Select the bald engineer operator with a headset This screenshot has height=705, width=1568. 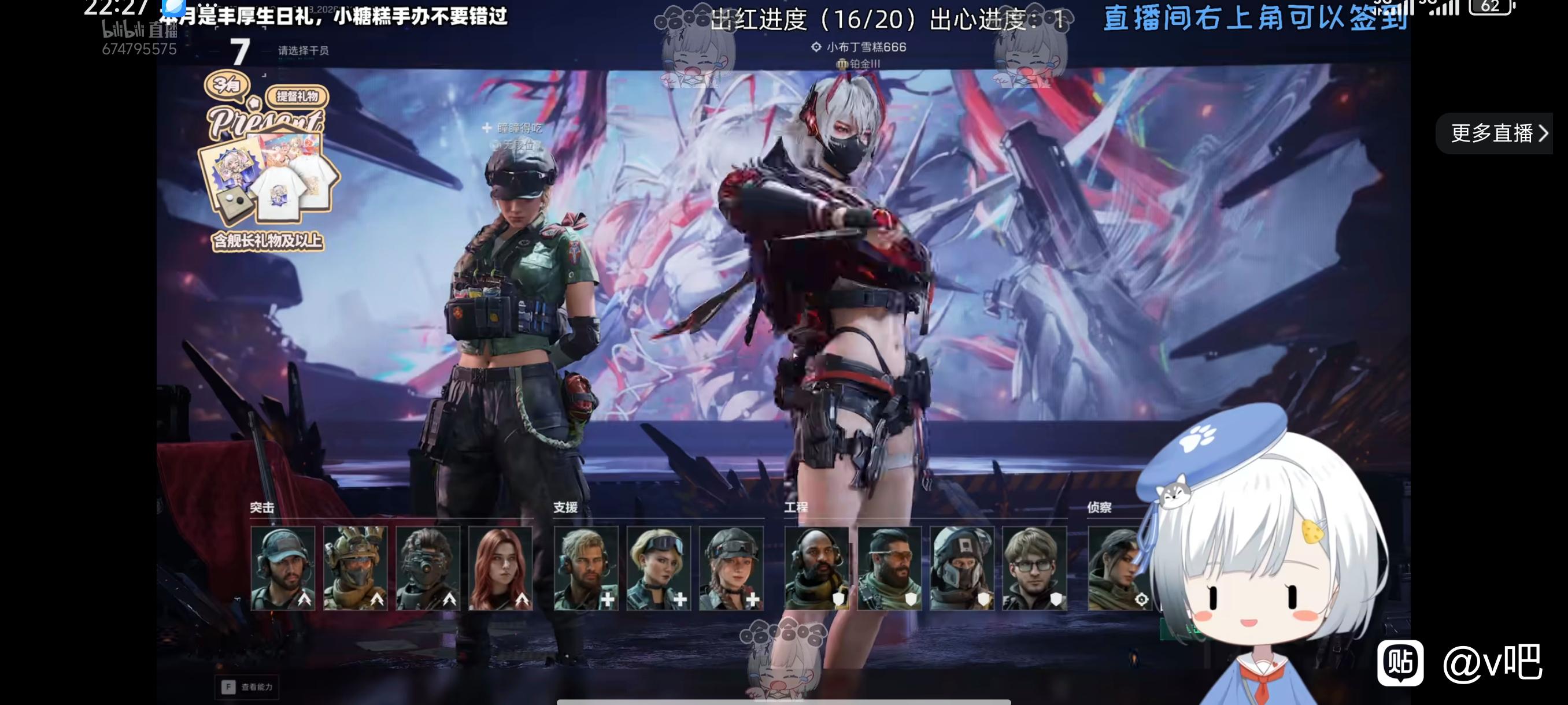[816, 568]
